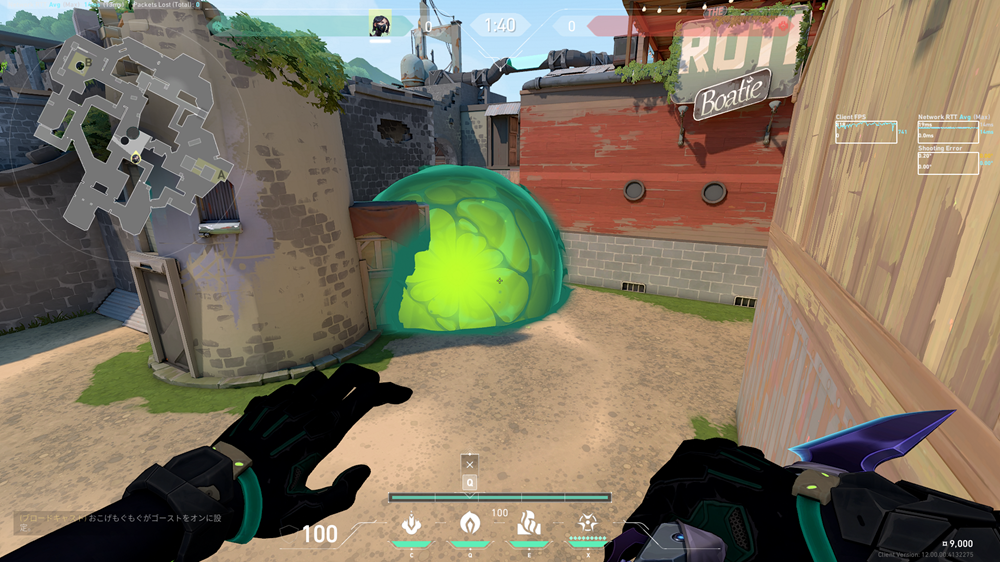
Task: Activate the Poison Cloud ability icon
Action: [469, 523]
